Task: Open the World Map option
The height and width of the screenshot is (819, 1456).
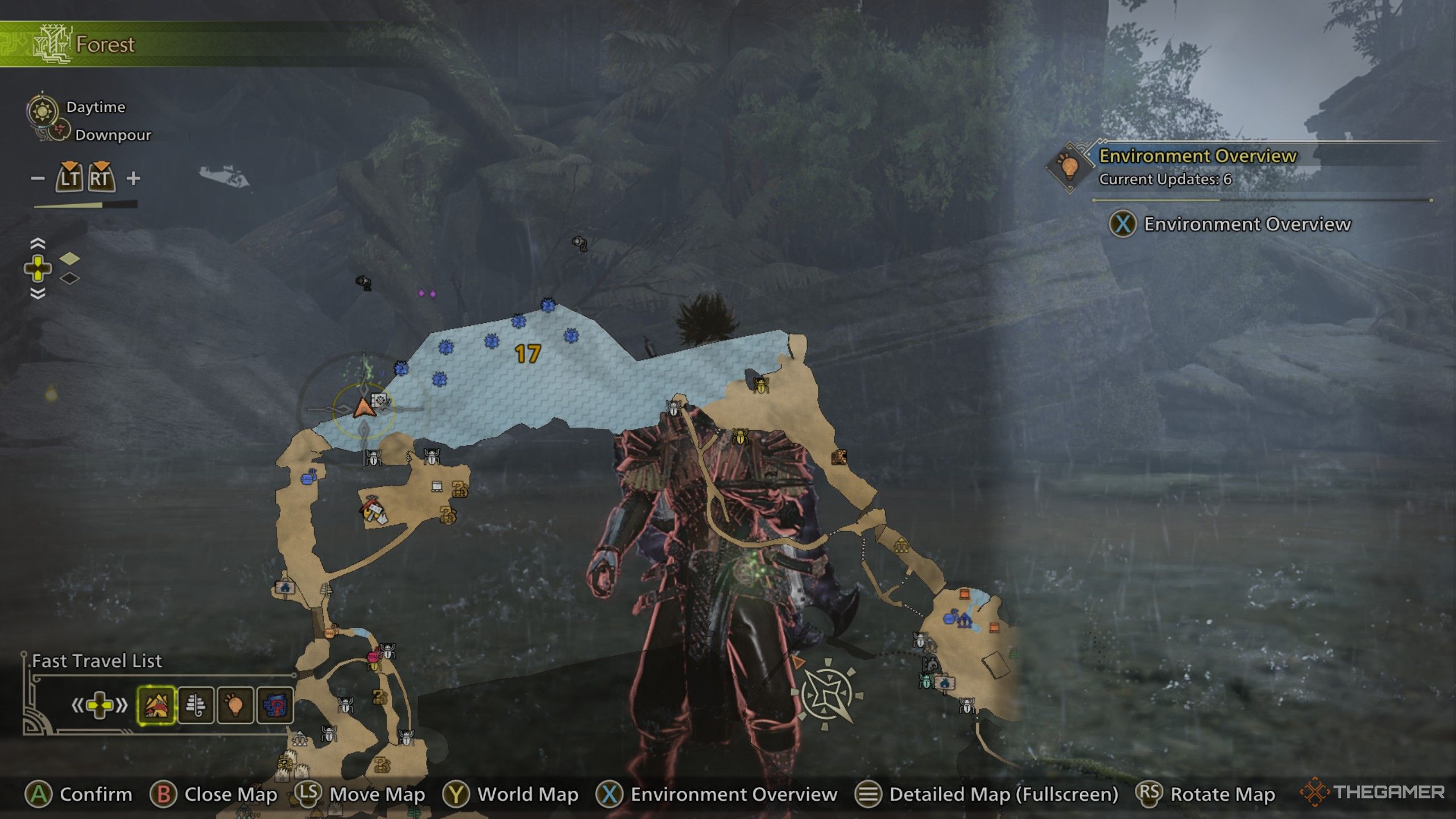Action: [x=519, y=794]
